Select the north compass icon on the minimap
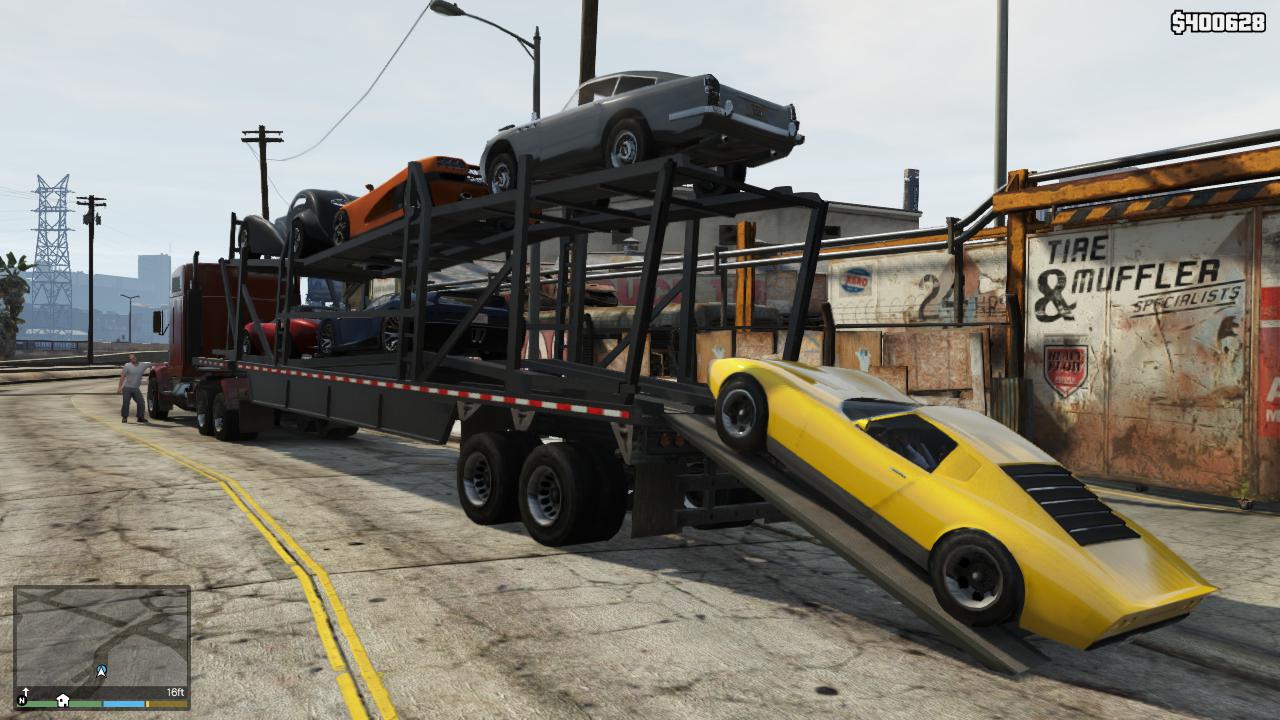 tap(22, 700)
